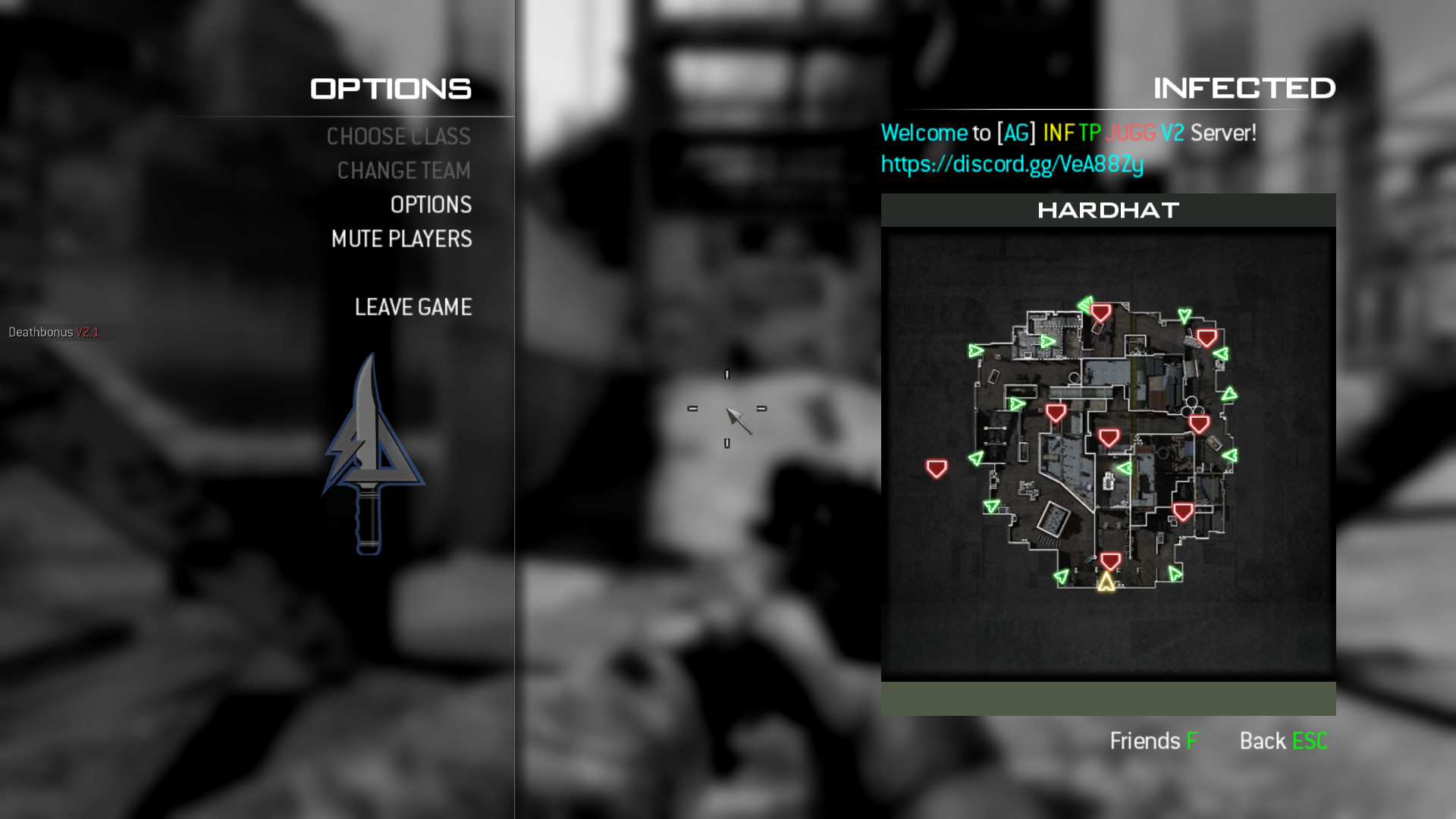The width and height of the screenshot is (1456, 819).
Task: Click Back ESC to return
Action: (1283, 741)
